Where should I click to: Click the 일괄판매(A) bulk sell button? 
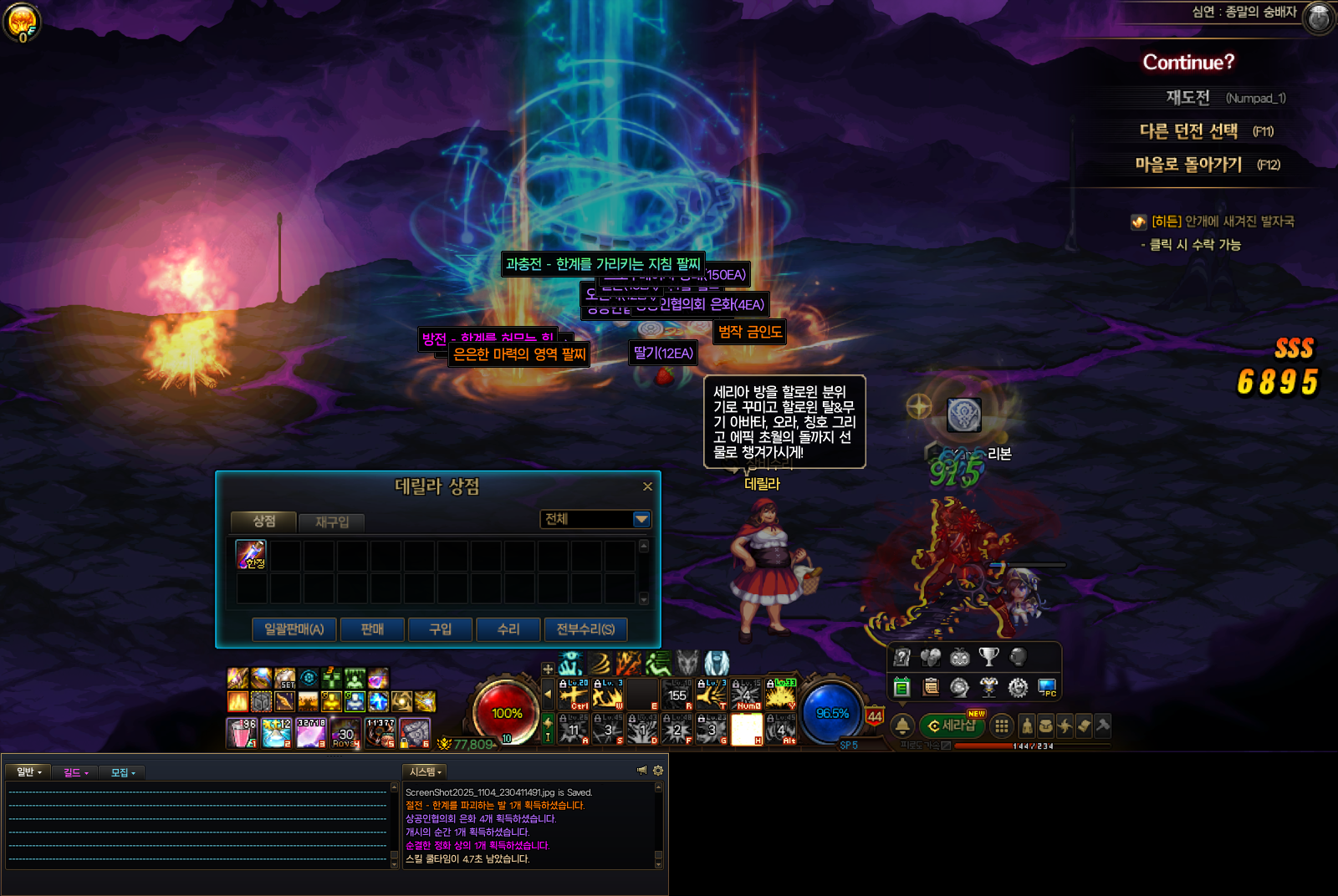click(x=294, y=629)
